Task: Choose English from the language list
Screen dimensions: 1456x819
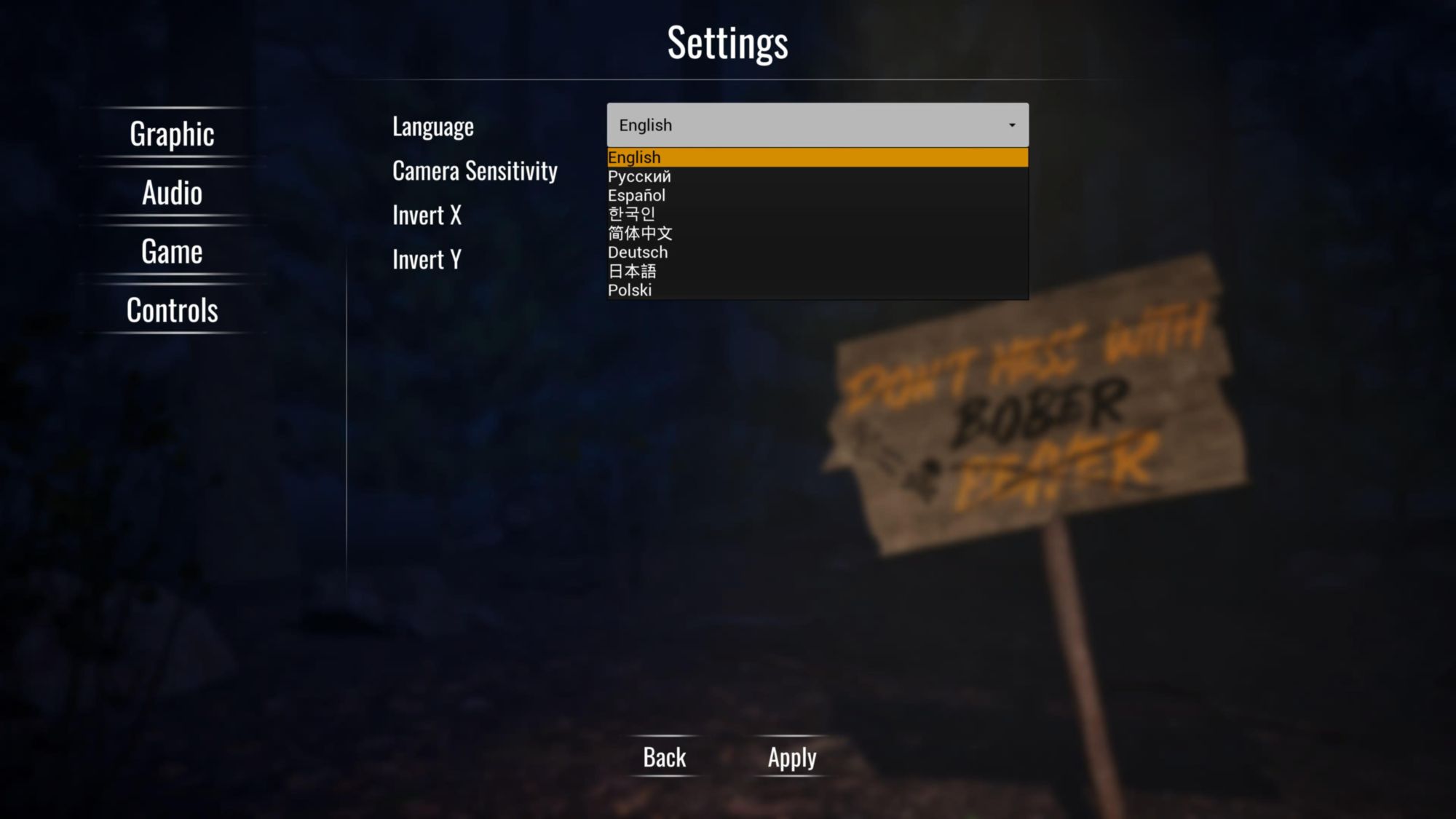Action: pyautogui.click(x=817, y=157)
